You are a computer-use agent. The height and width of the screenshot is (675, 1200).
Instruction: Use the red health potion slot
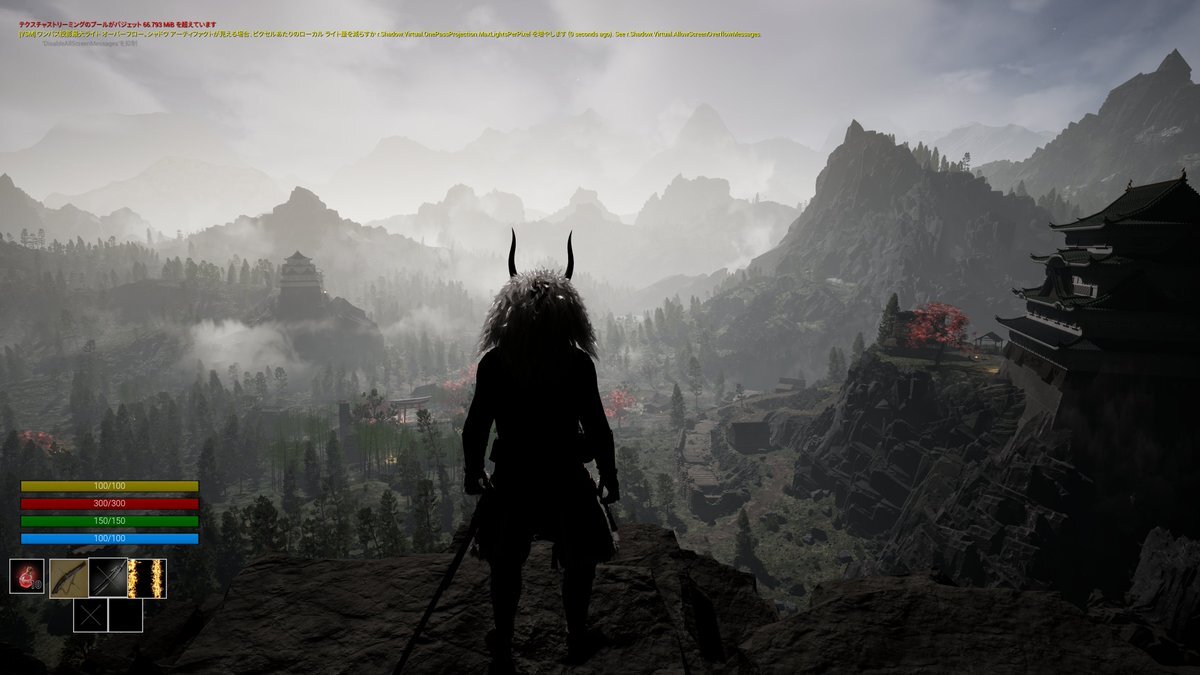tap(27, 577)
